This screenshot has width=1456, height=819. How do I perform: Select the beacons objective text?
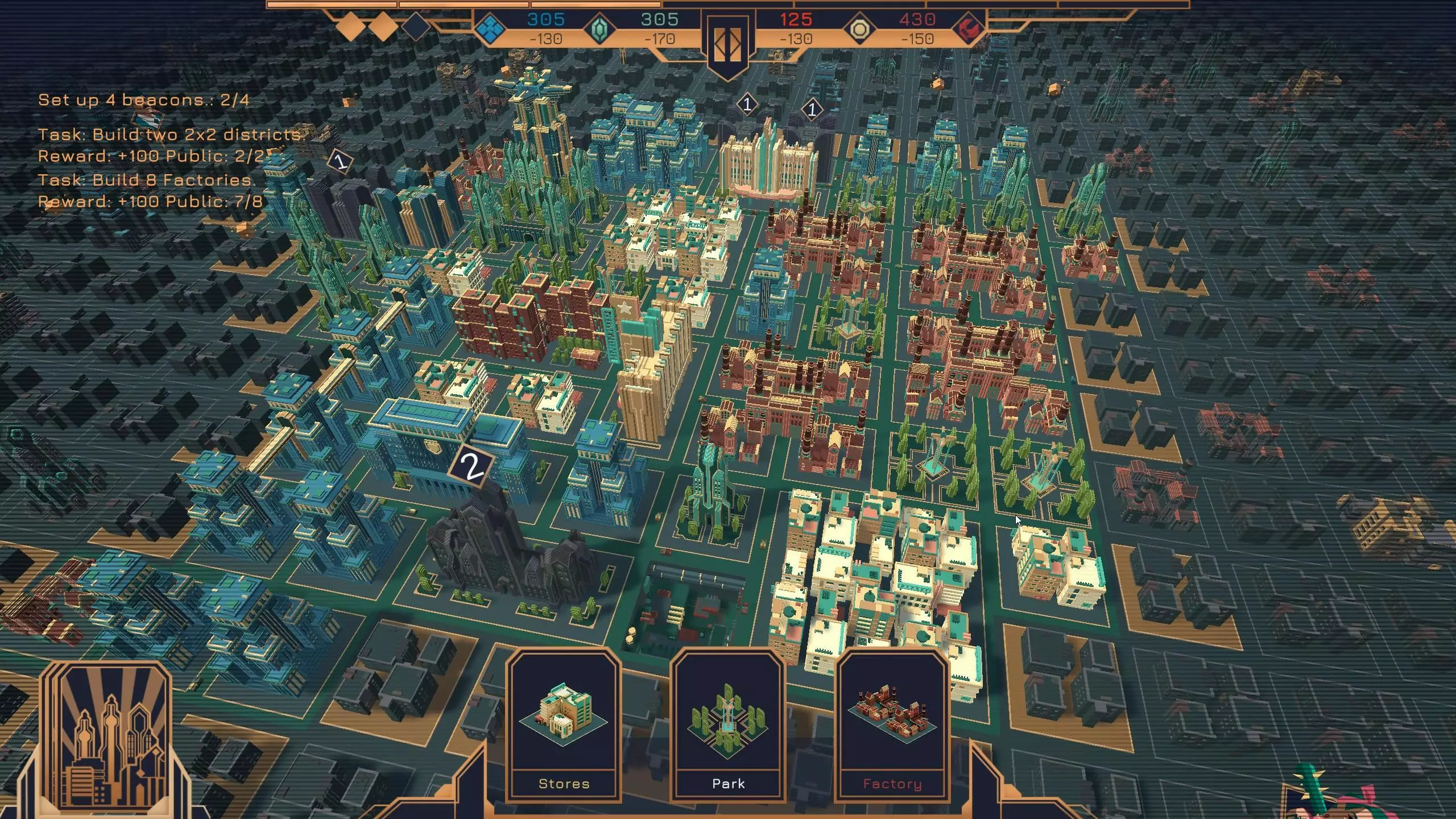[x=143, y=100]
